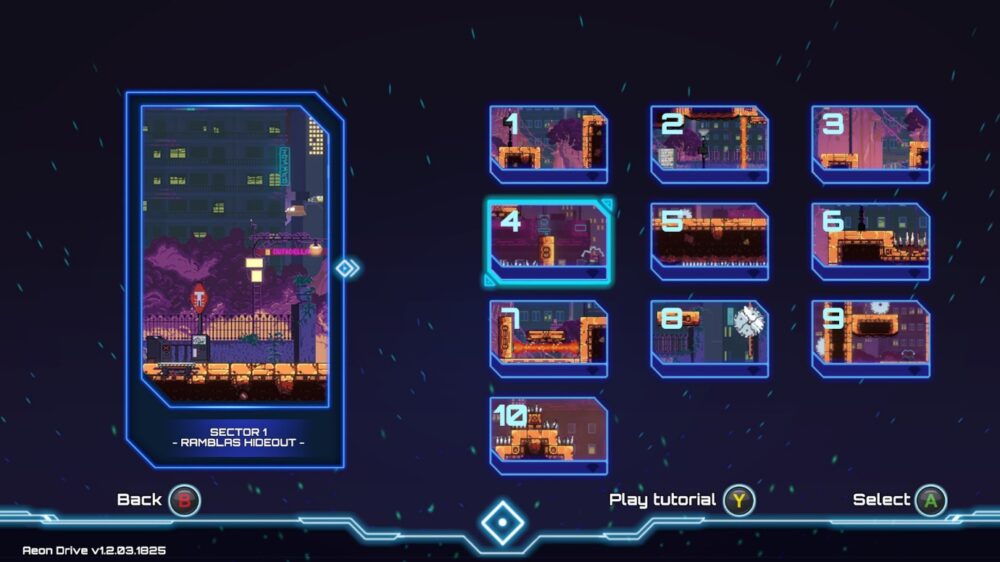Choose level 6 tile
Image resolution: width=1000 pixels, height=562 pixels.
[870, 241]
